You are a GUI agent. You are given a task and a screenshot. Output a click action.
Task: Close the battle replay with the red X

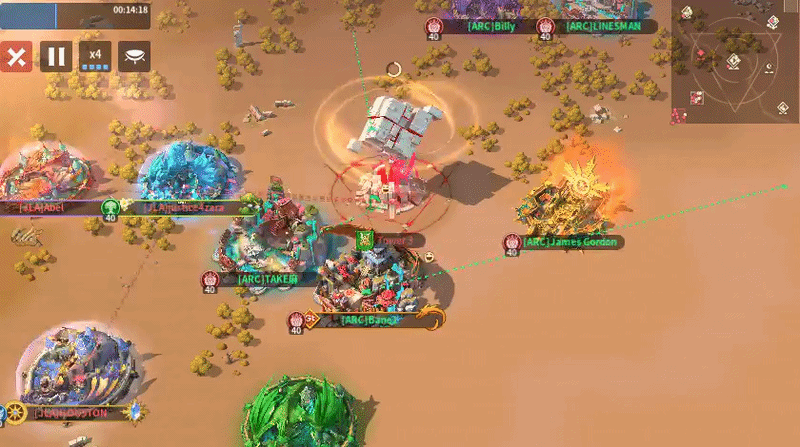click(16, 56)
